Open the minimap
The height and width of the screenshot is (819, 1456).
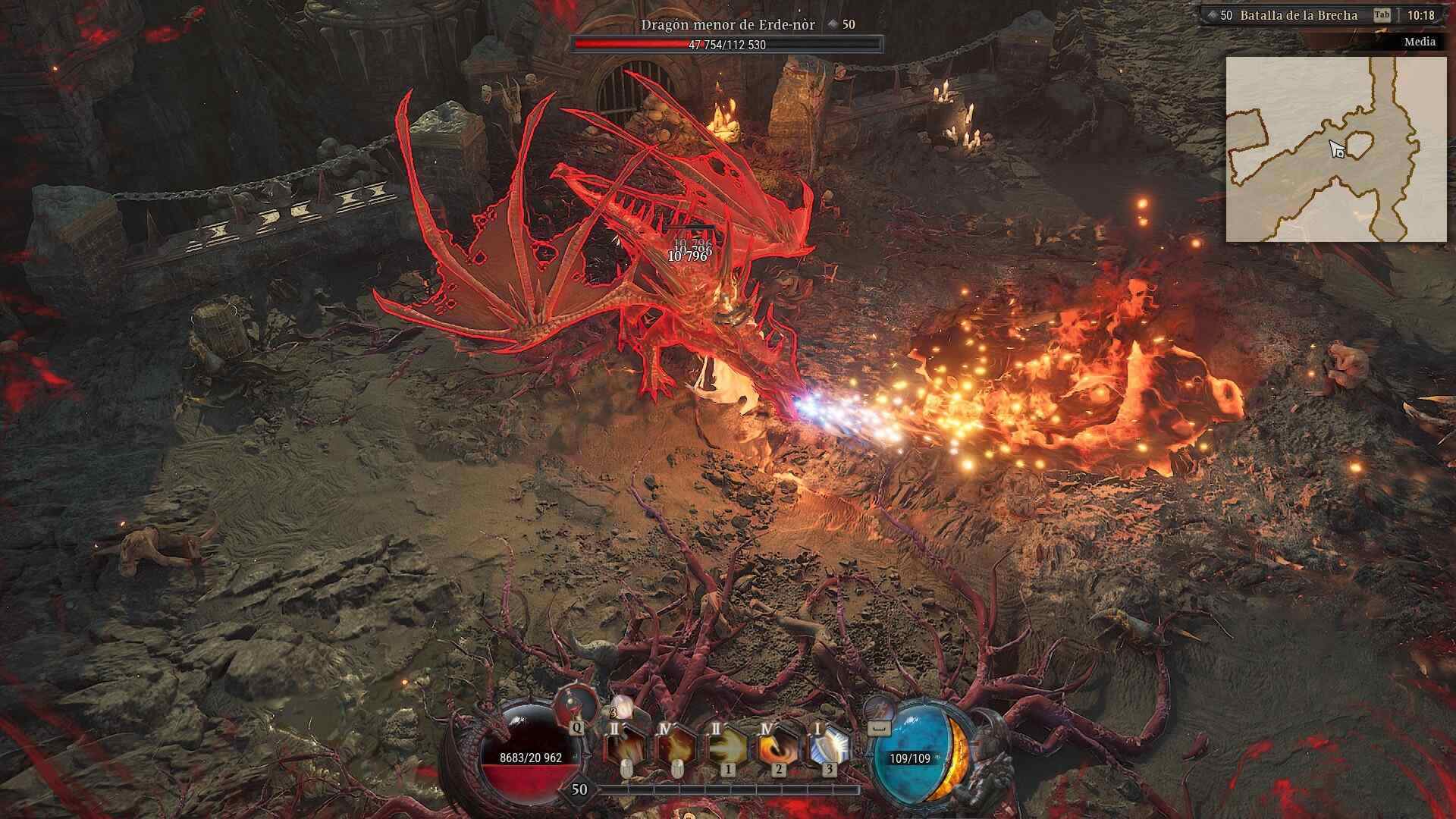1335,149
